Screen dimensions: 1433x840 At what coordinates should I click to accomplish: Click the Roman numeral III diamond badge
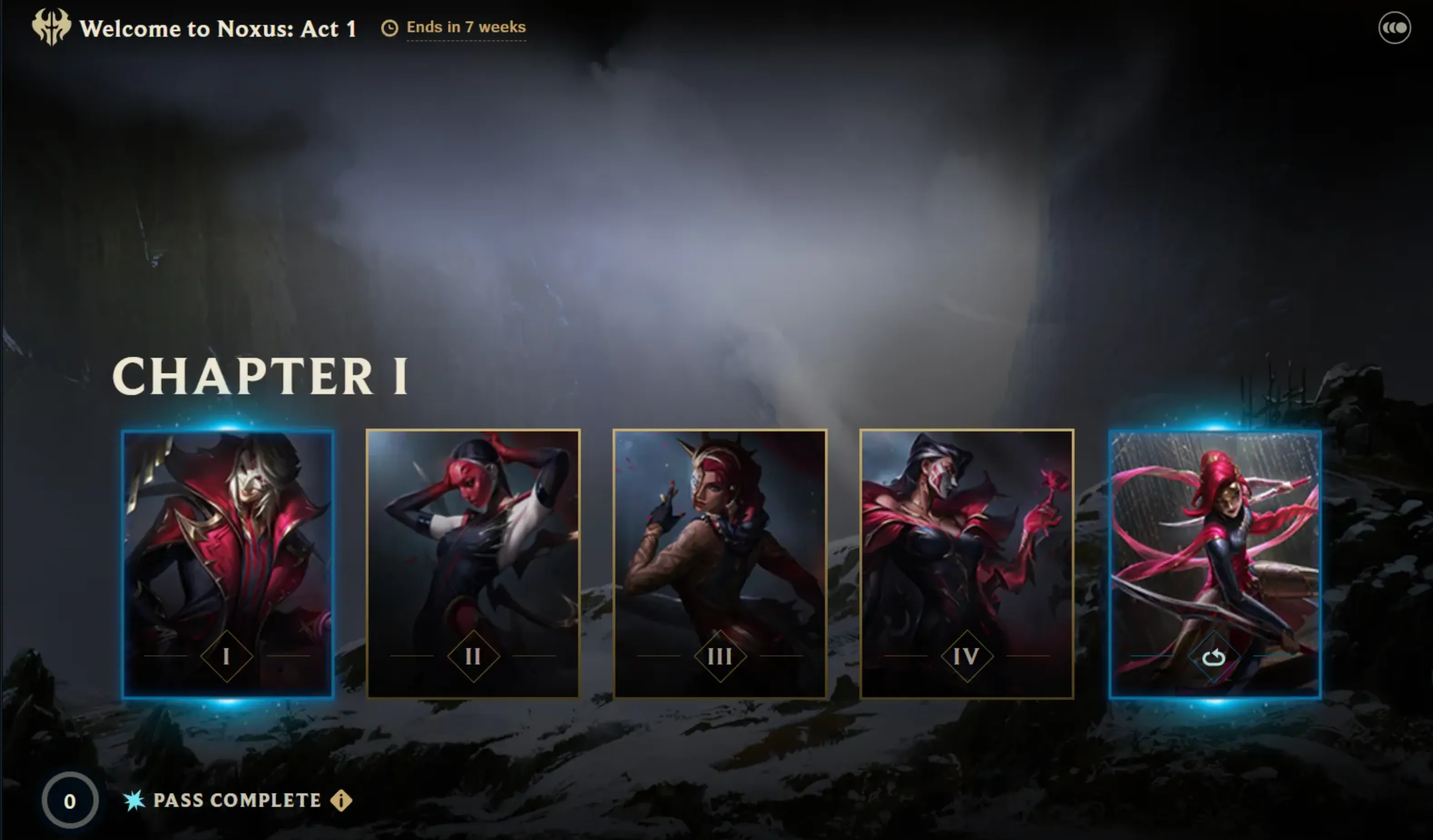[x=720, y=656]
